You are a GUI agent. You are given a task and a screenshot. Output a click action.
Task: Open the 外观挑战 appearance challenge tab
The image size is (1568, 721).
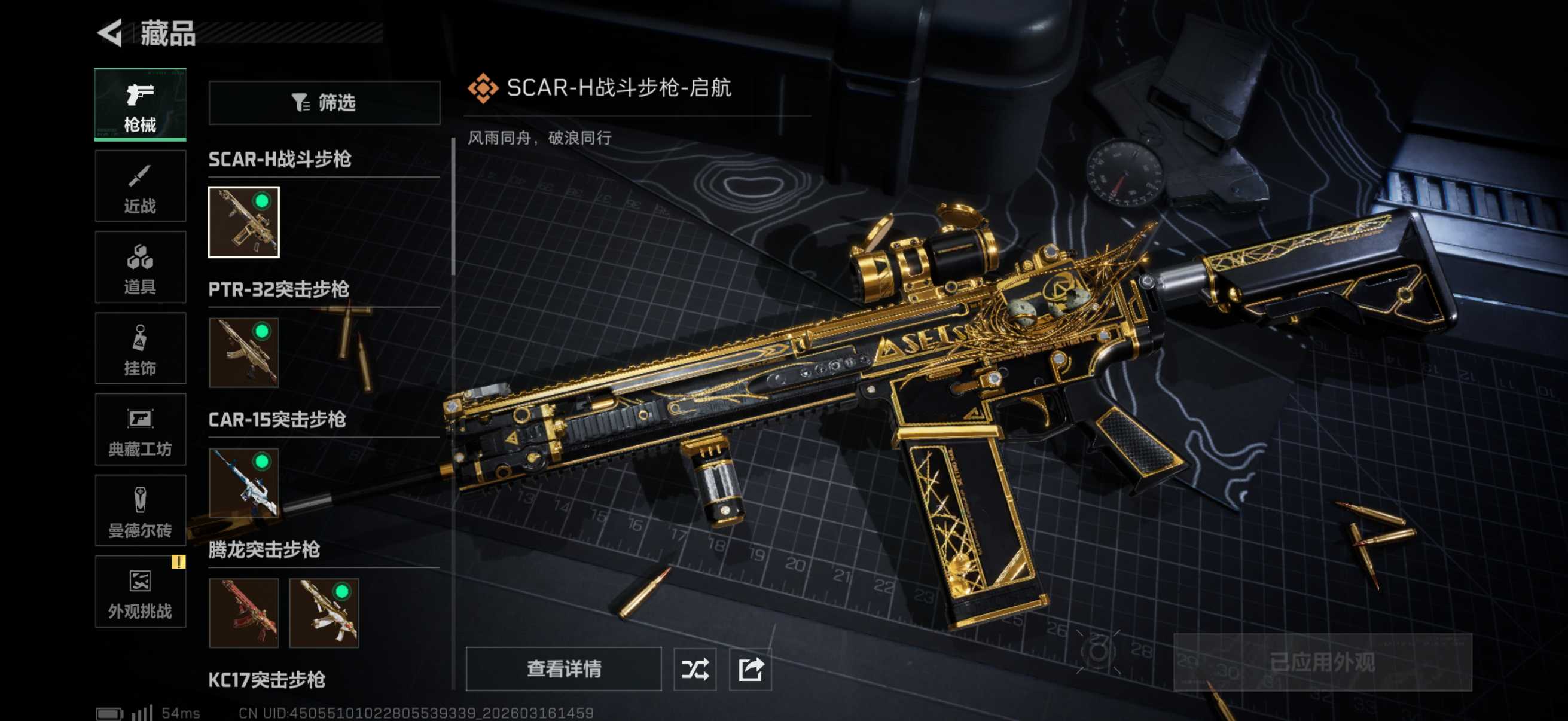(x=140, y=591)
